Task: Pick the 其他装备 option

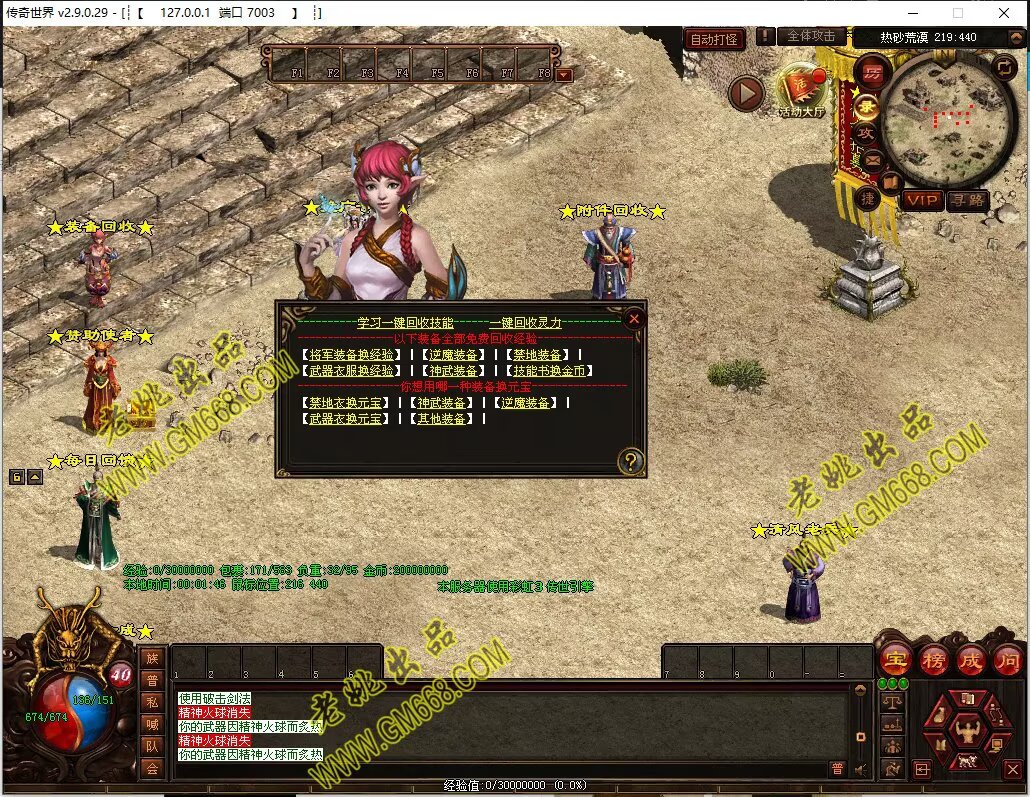Action: [x=441, y=419]
